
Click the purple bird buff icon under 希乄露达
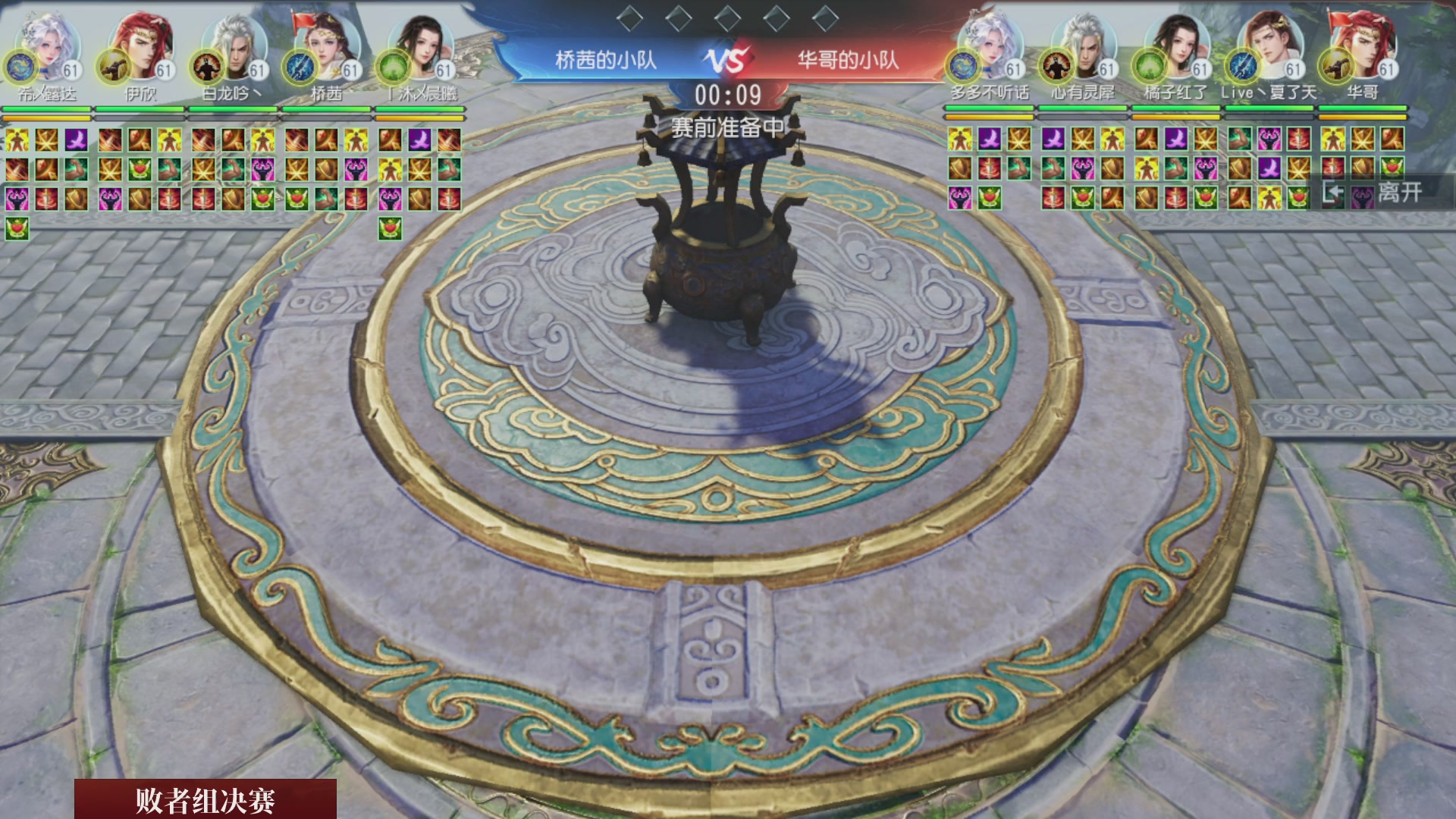[x=76, y=140]
